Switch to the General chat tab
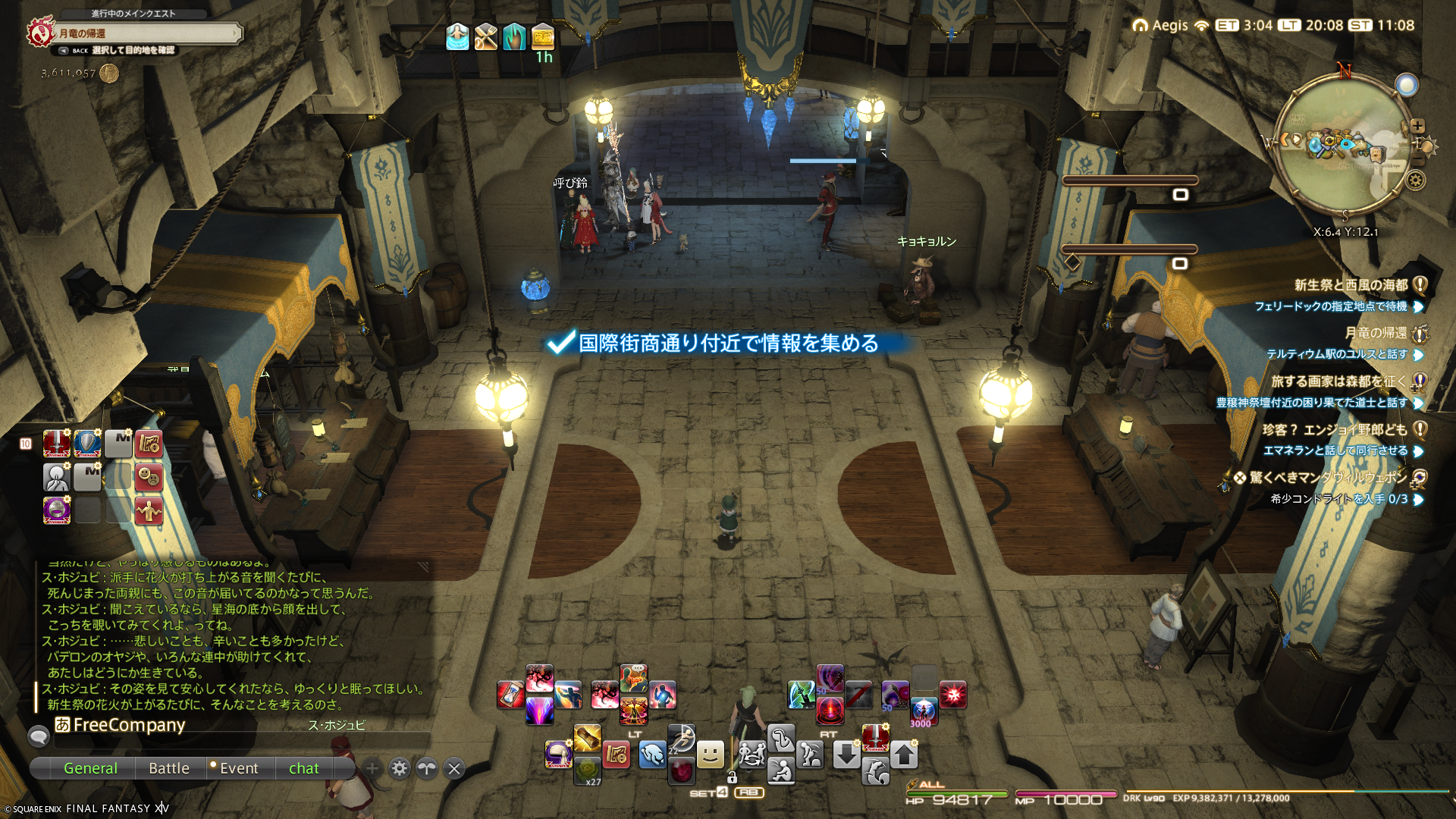Viewport: 1456px width, 819px height. tap(90, 768)
